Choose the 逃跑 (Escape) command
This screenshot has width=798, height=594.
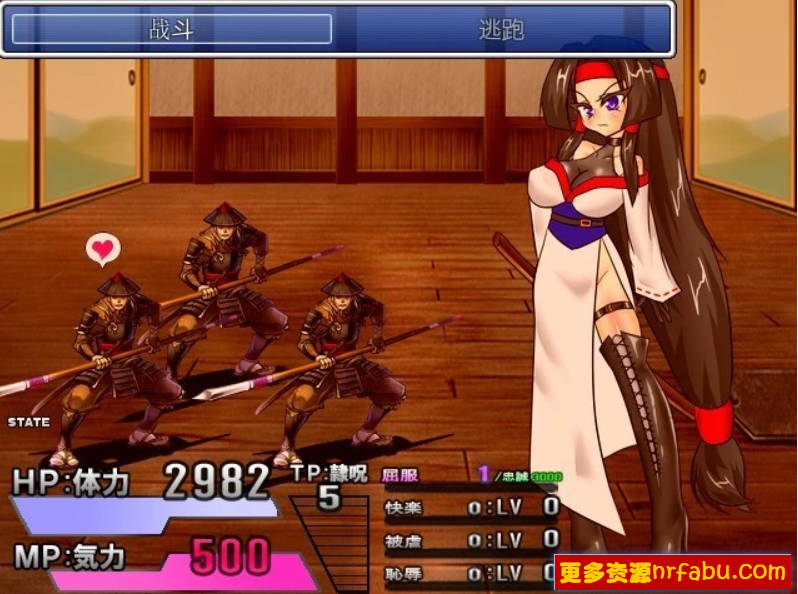pos(501,29)
